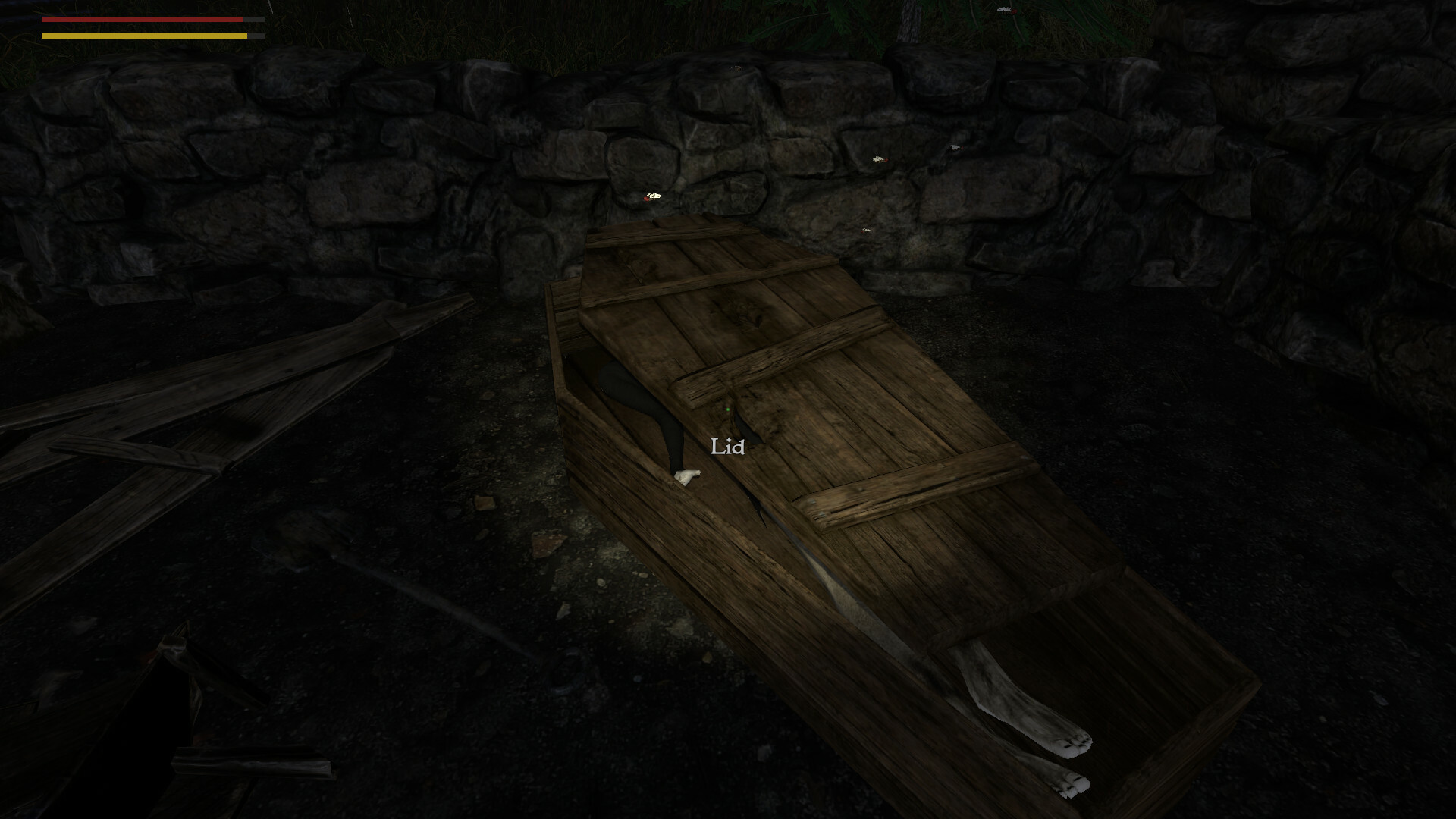This screenshot has width=1456, height=819.
Task: Click the firefly on the right wall
Action: [879, 160]
